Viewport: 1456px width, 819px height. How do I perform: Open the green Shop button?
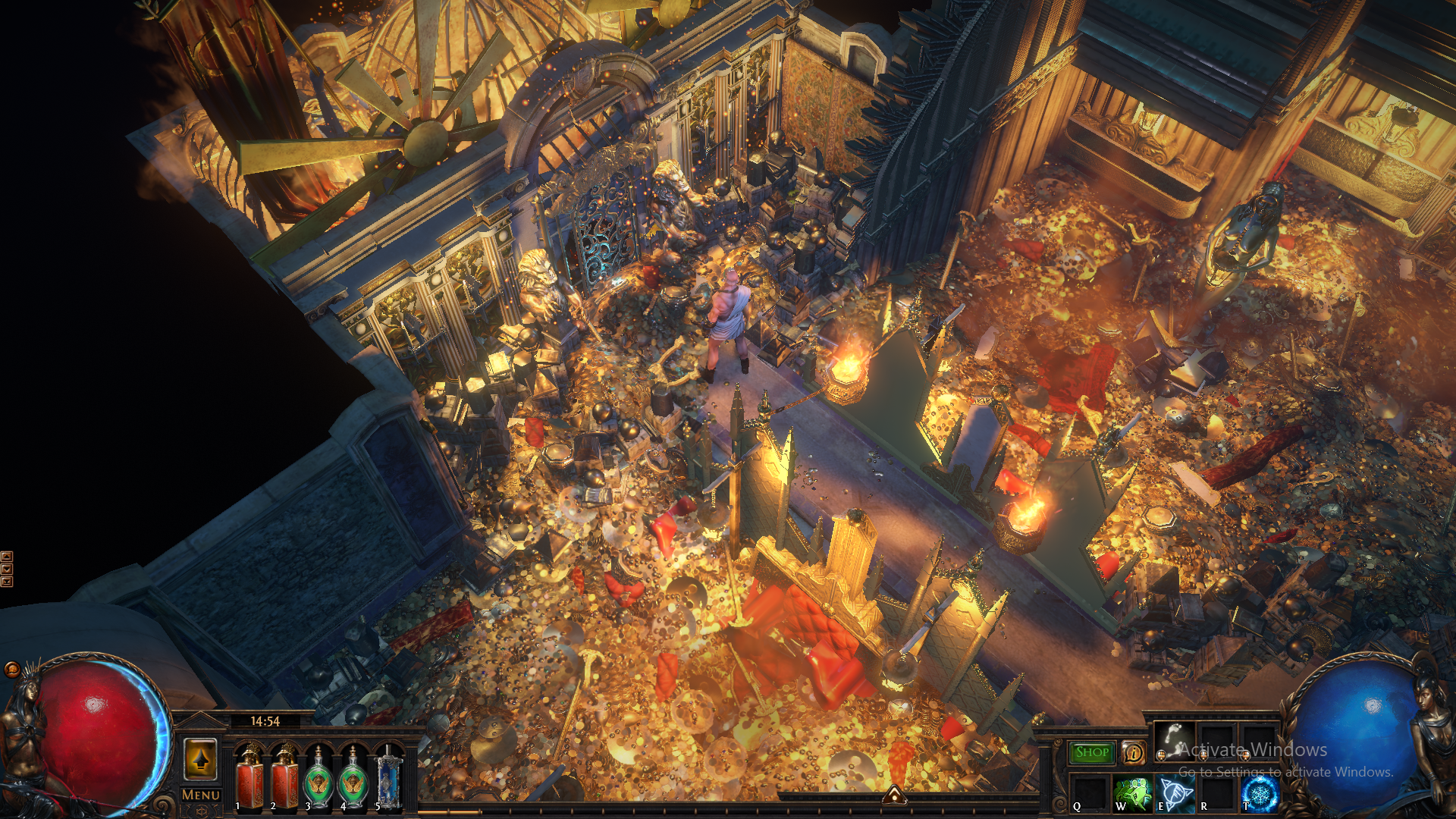click(x=1092, y=752)
